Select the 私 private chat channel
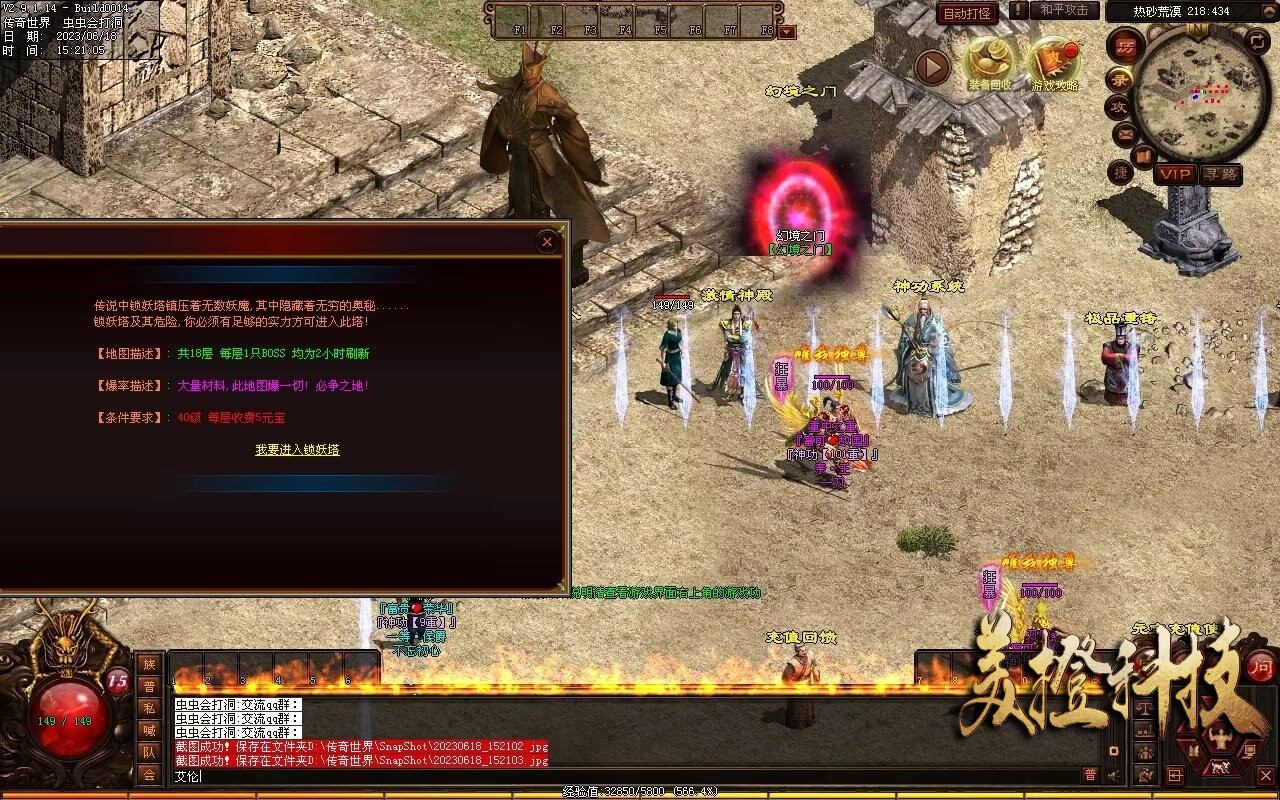 [149, 707]
